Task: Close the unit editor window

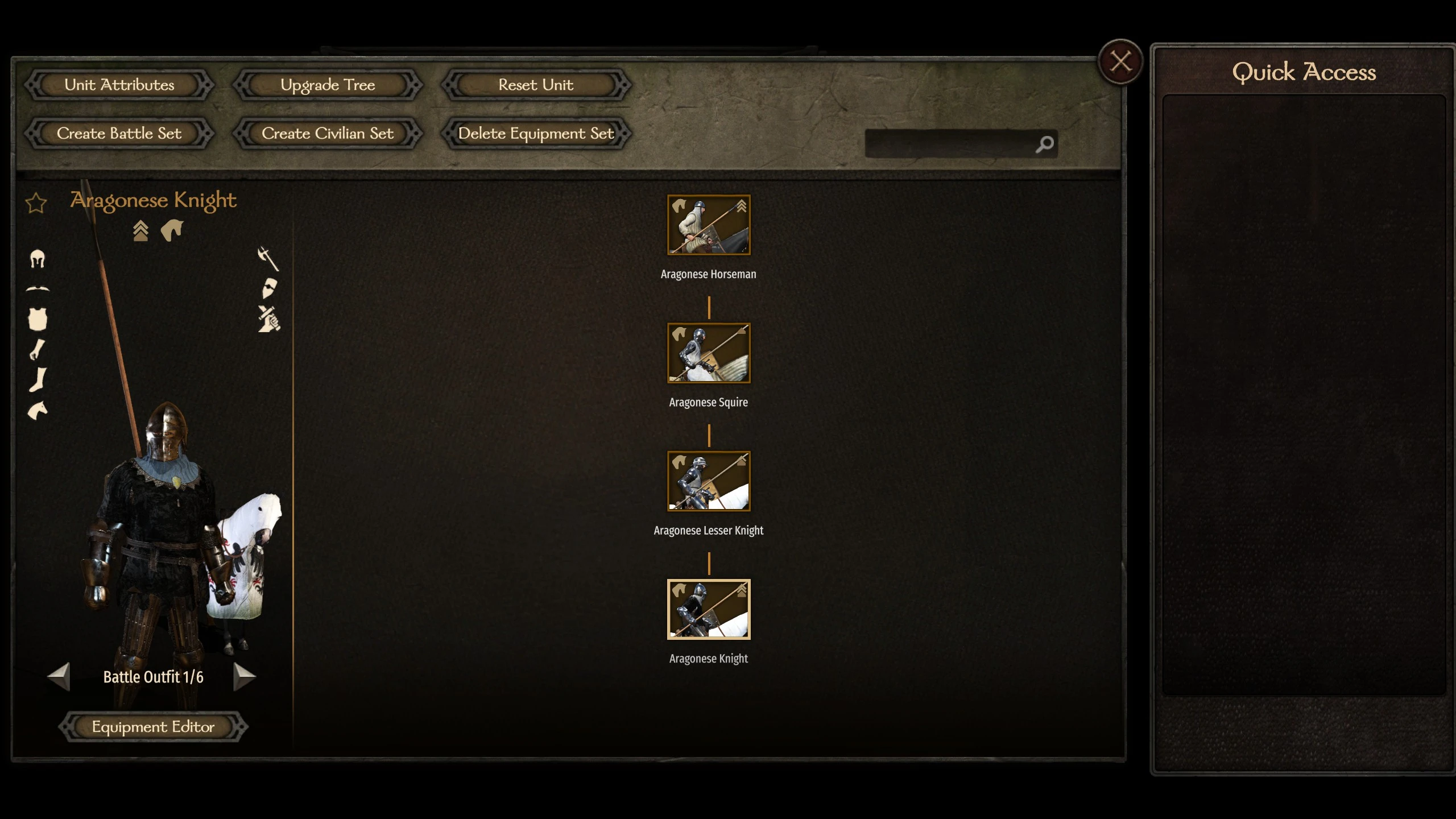Action: (1120, 61)
